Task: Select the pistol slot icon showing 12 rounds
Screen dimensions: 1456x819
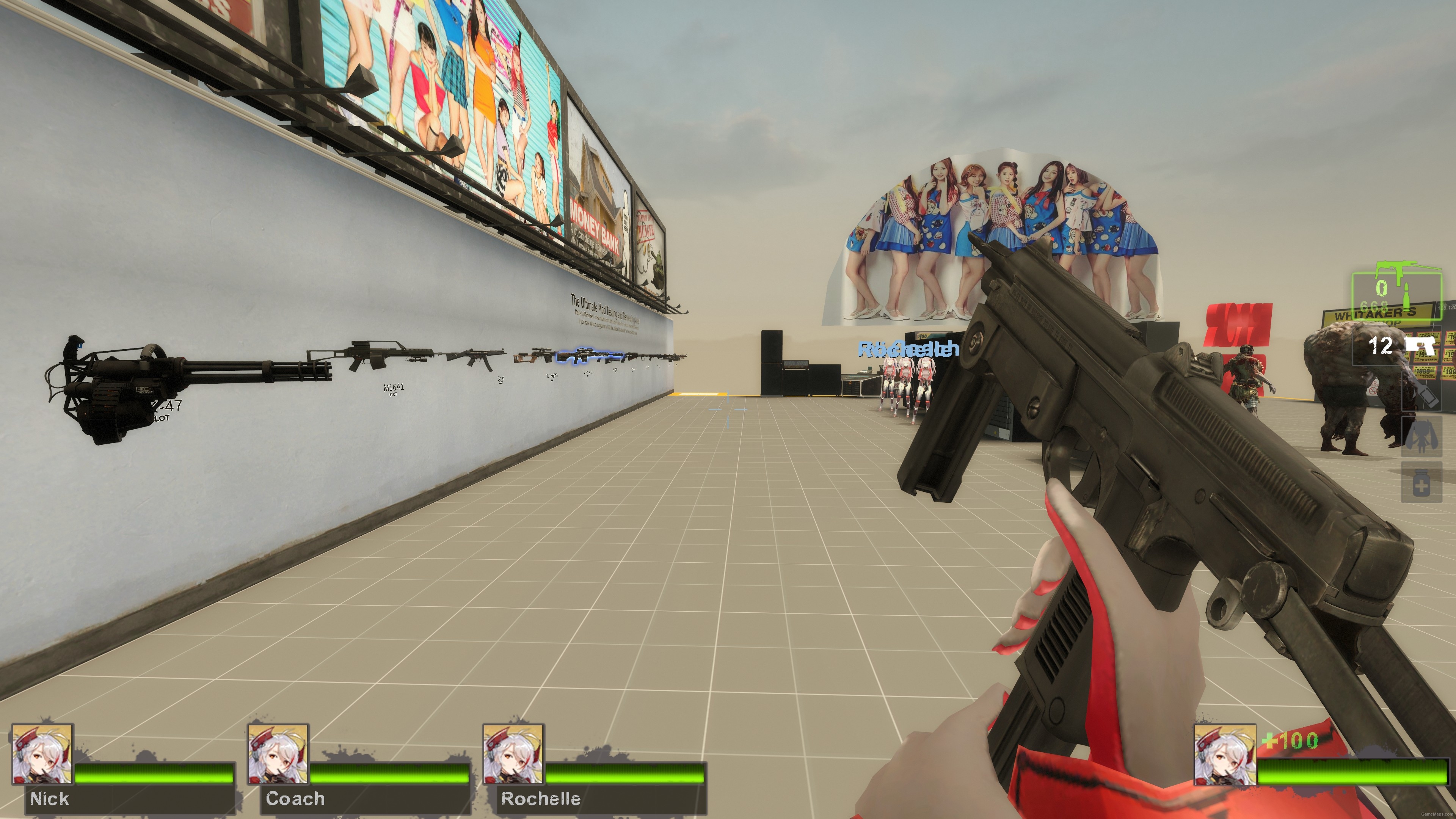Action: pos(1420,345)
